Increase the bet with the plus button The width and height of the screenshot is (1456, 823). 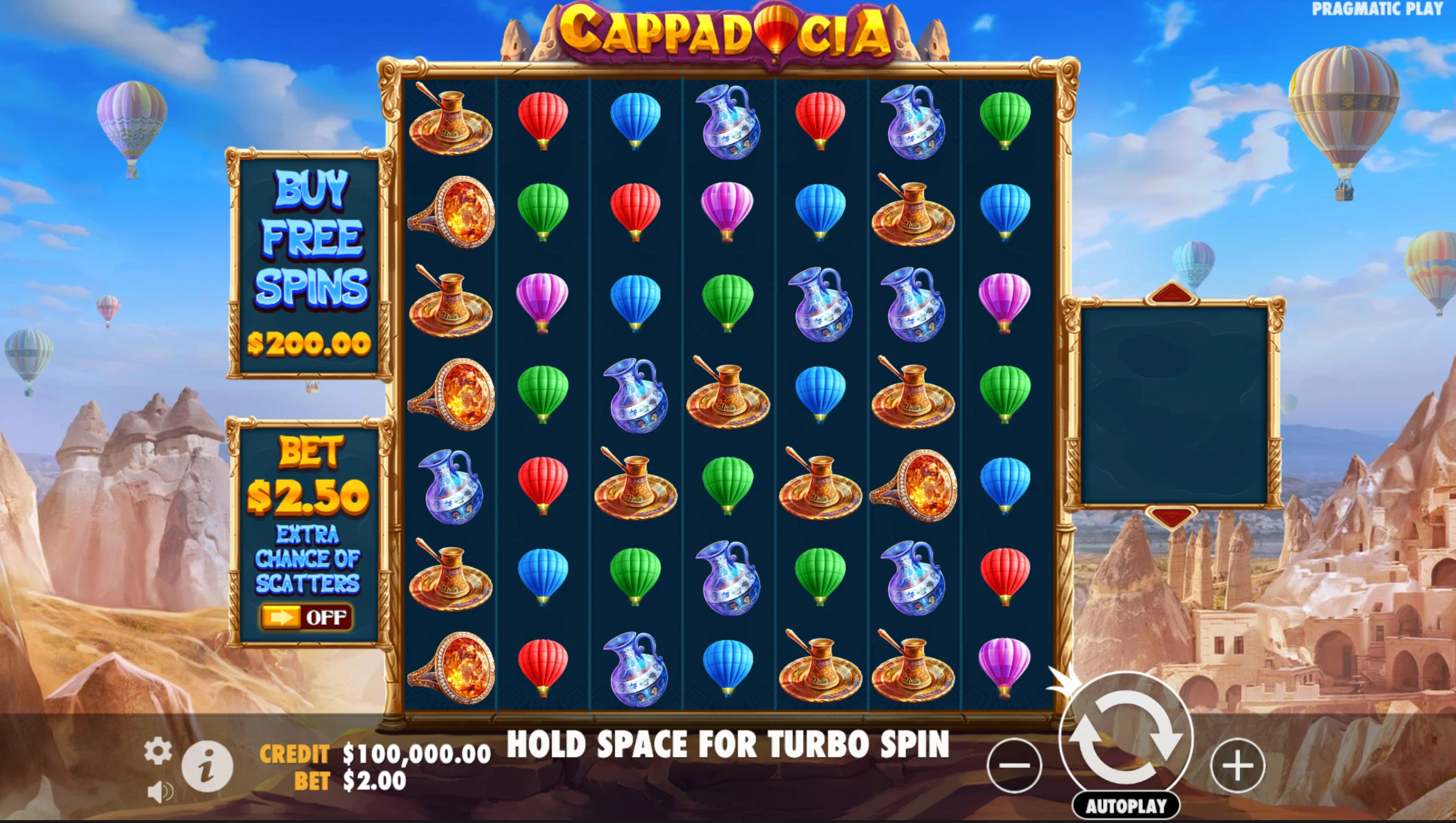1237,765
